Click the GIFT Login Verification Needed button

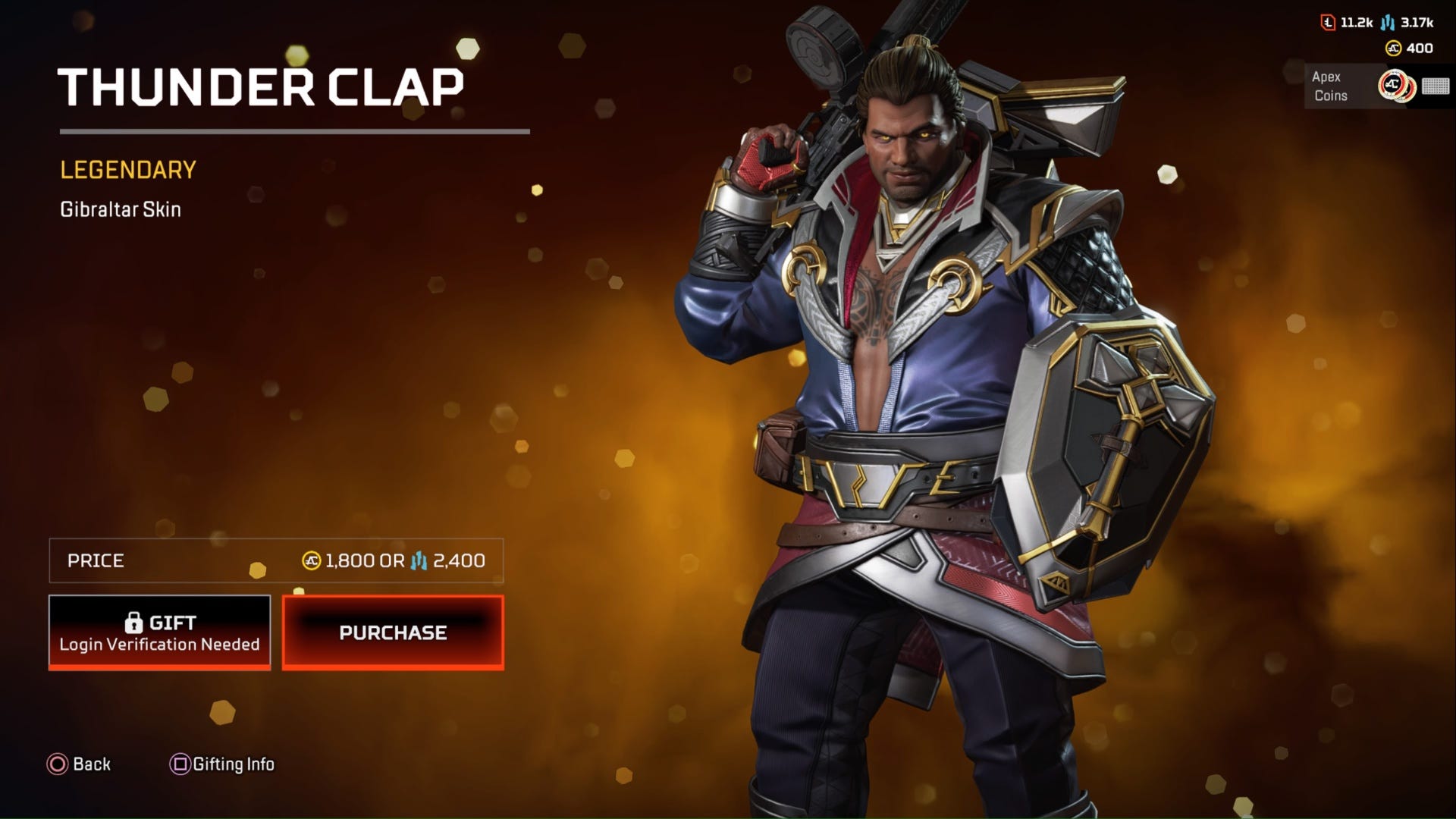[159, 632]
